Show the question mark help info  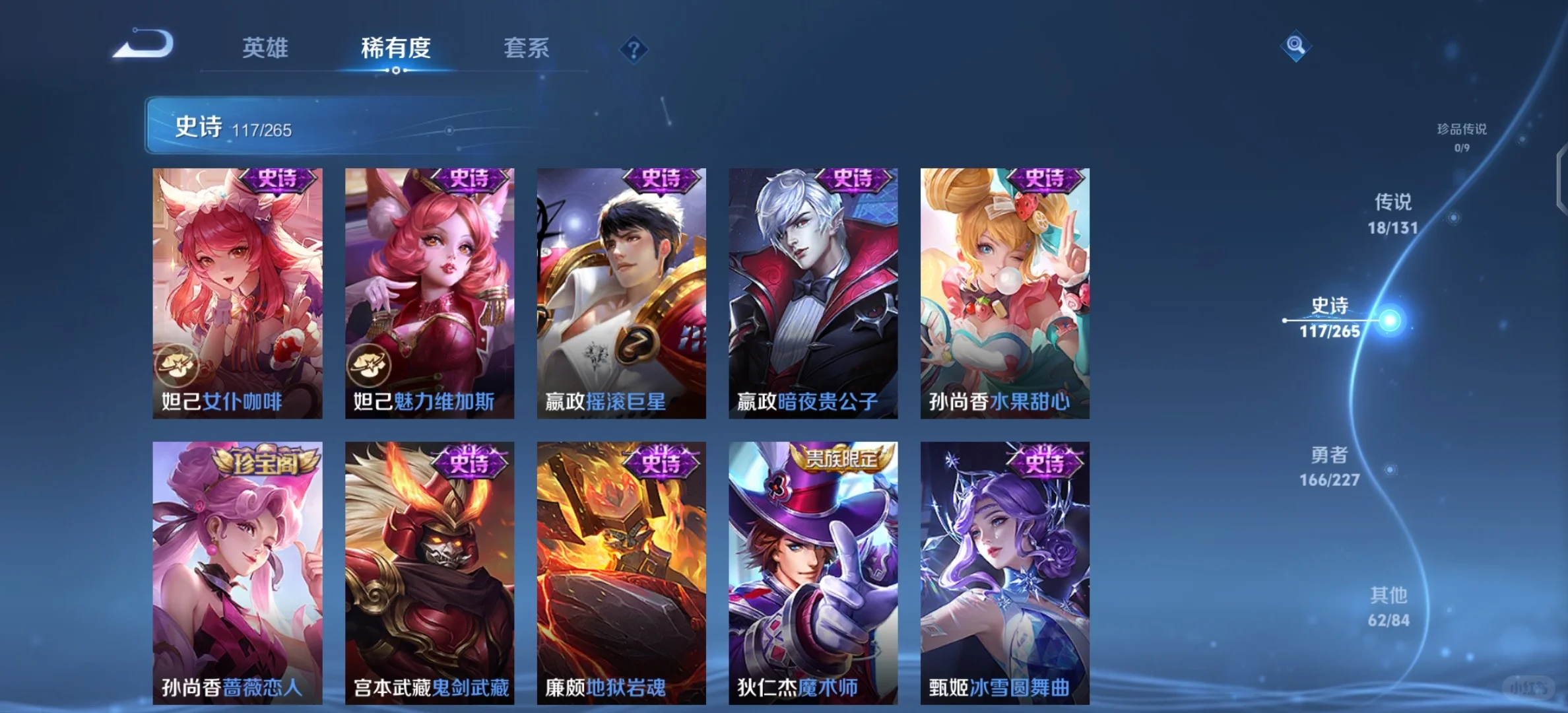634,50
